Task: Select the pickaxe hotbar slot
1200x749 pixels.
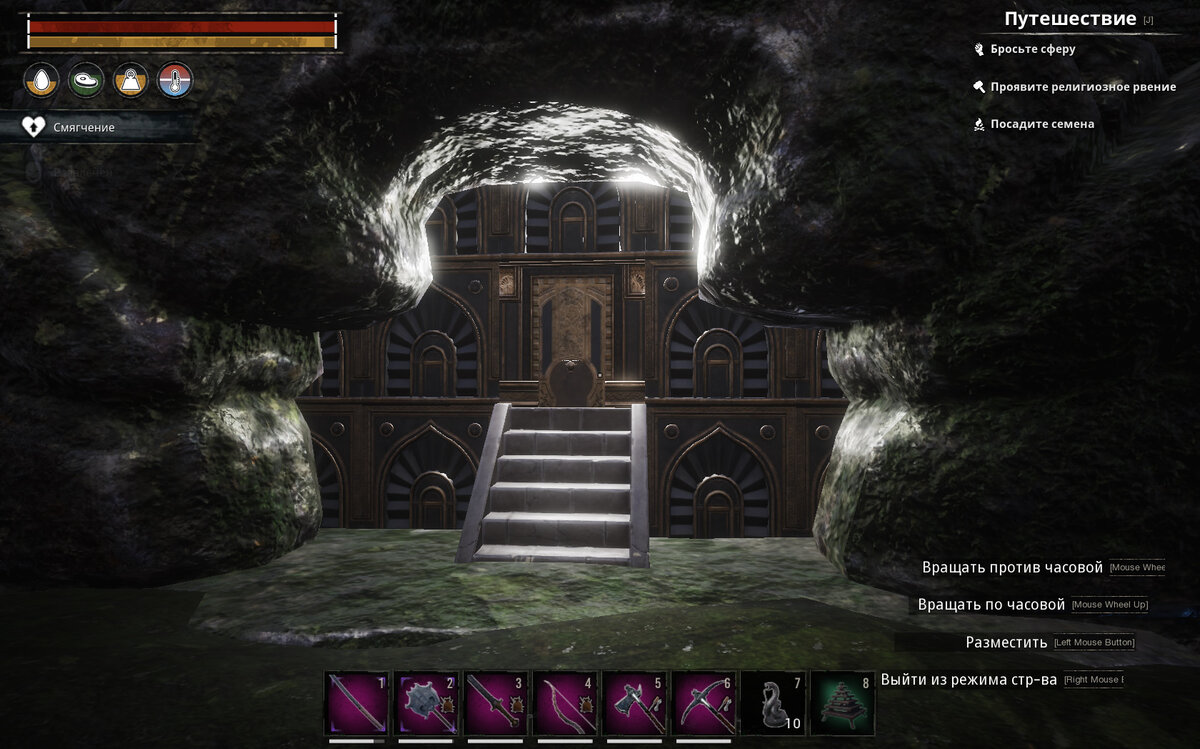Action: click(705, 703)
